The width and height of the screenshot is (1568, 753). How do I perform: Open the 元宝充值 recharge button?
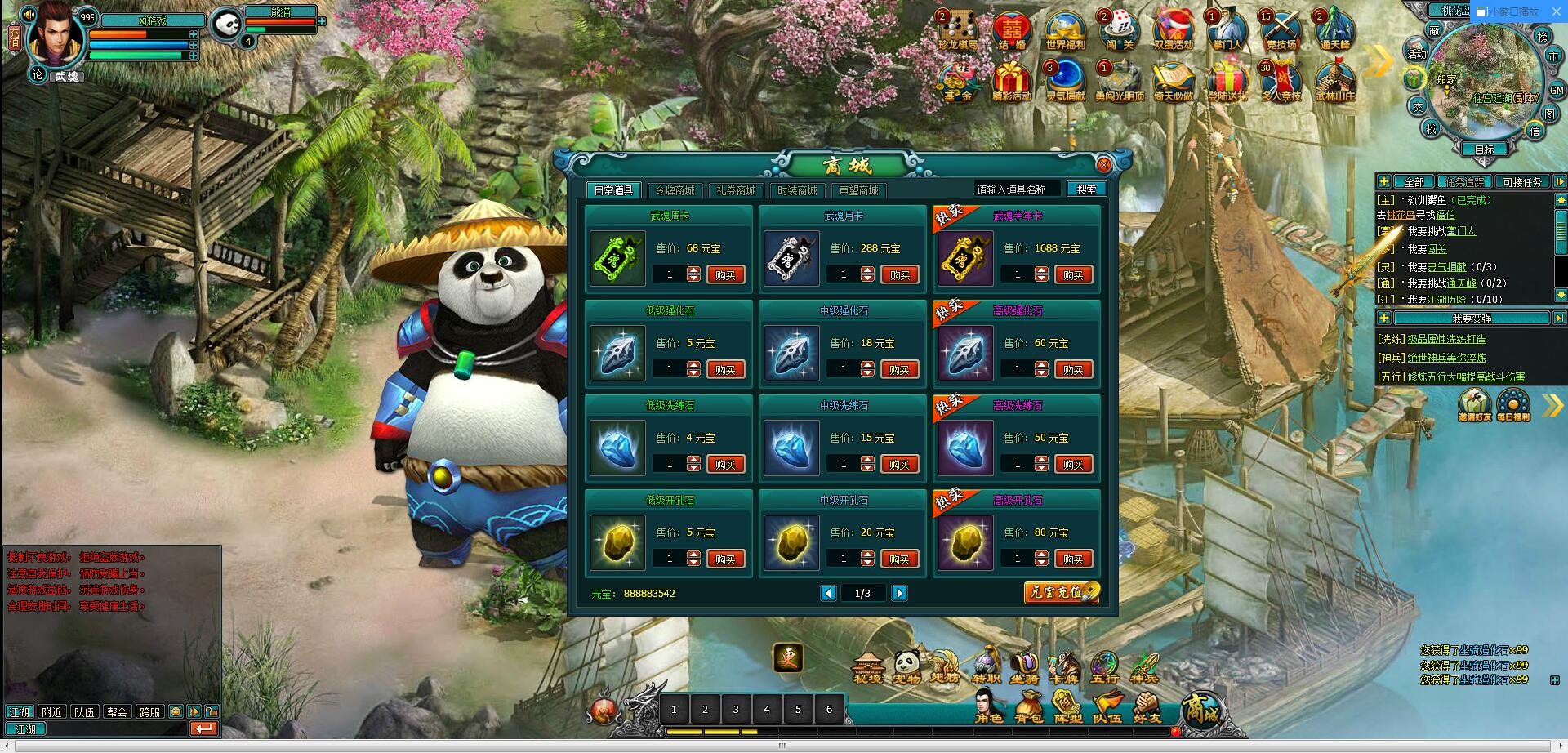(x=1061, y=593)
